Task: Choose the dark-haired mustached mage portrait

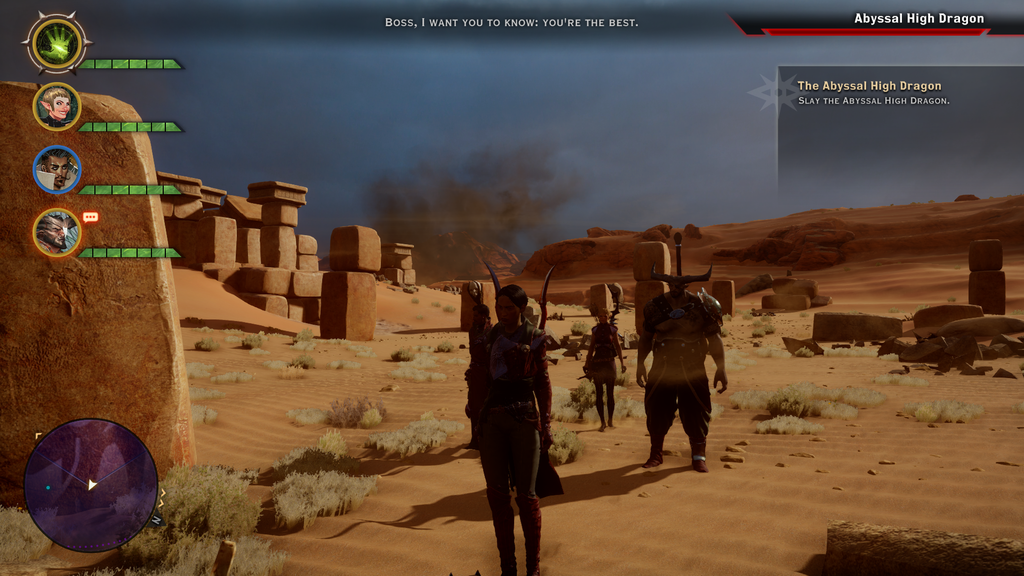Action: click(57, 170)
